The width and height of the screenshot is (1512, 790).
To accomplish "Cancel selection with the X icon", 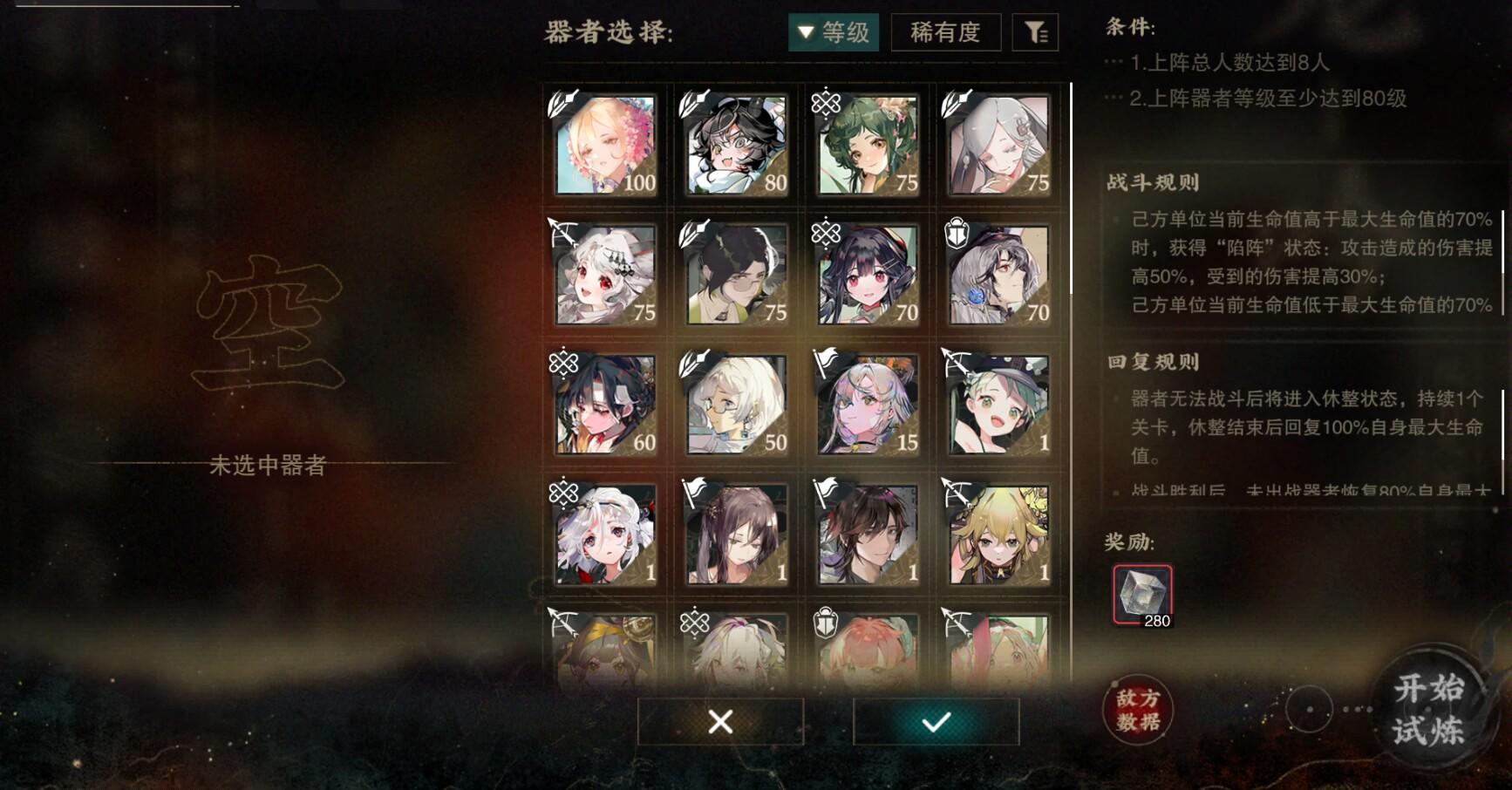I will pyautogui.click(x=719, y=723).
